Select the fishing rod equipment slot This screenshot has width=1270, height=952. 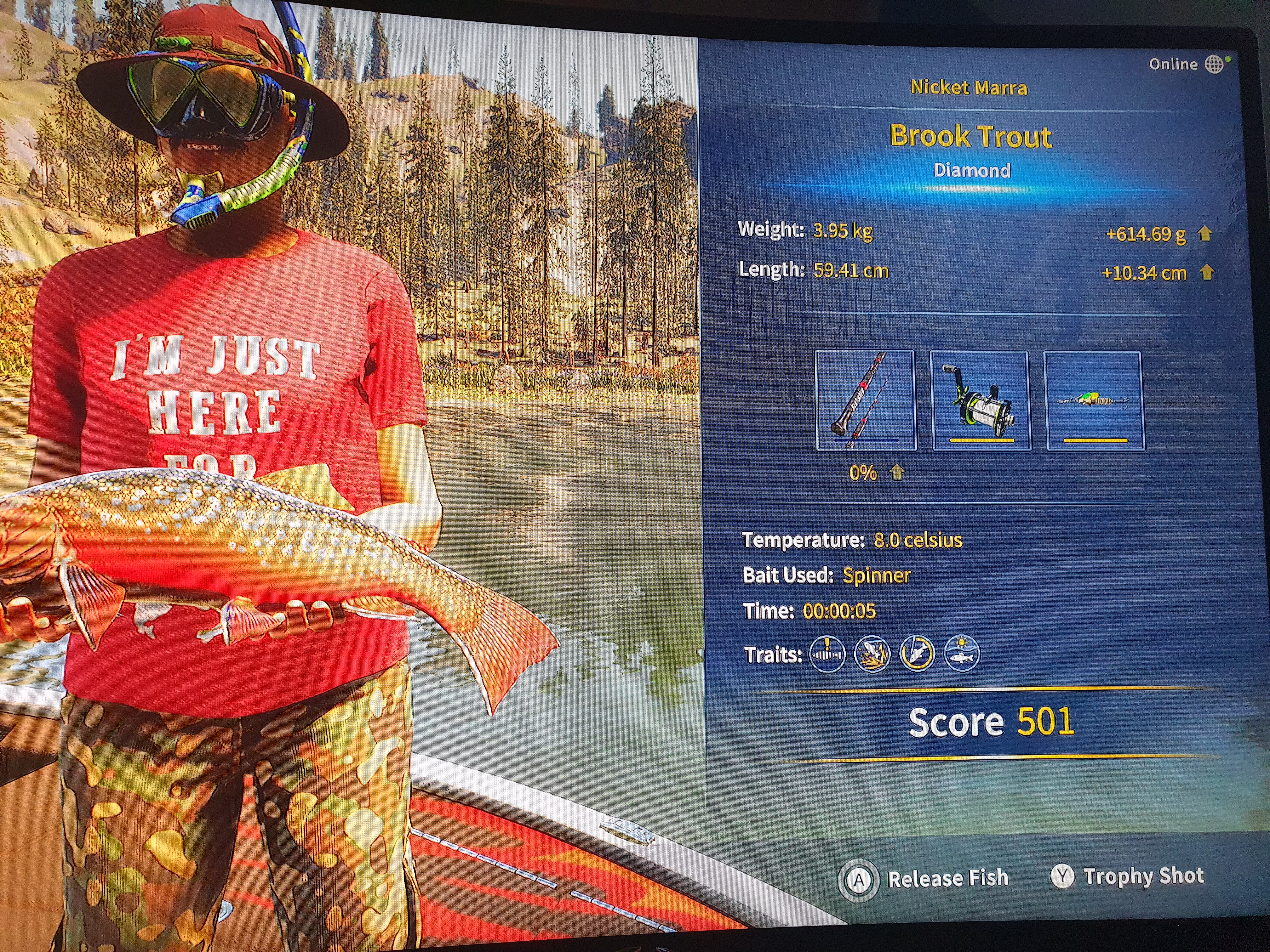point(866,400)
